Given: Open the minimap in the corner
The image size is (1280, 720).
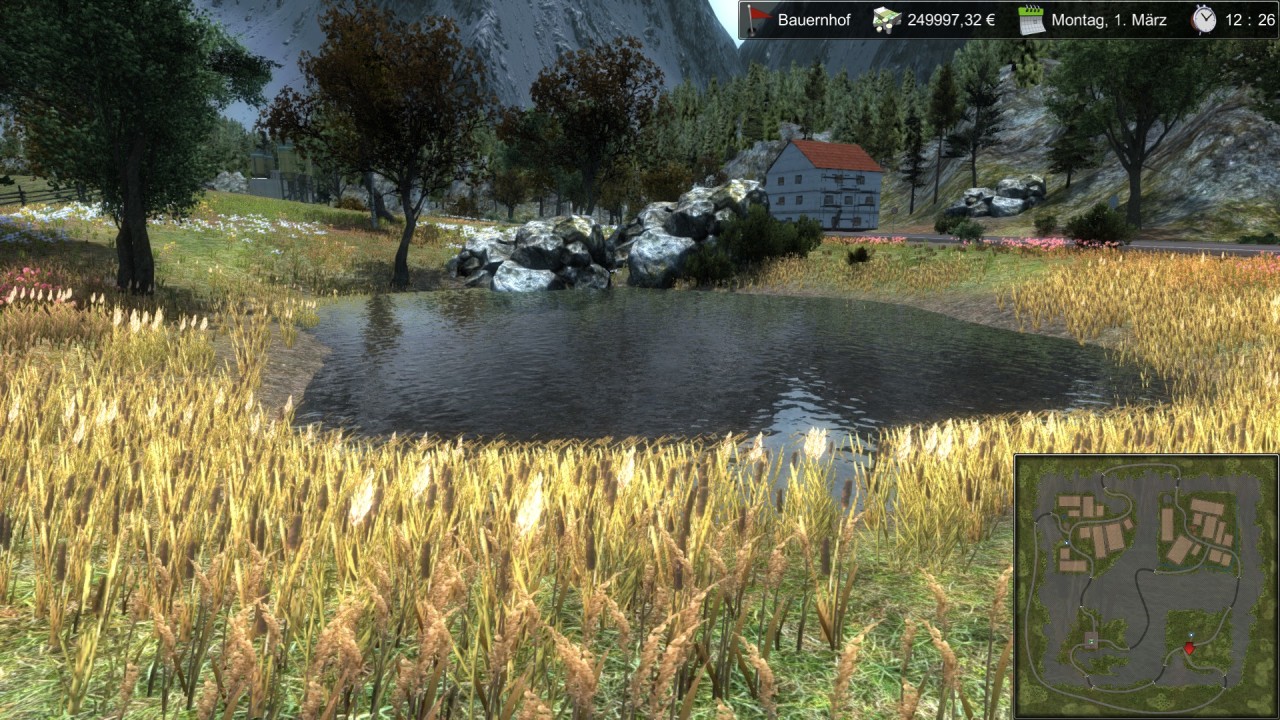Looking at the screenshot, I should [x=1145, y=585].
